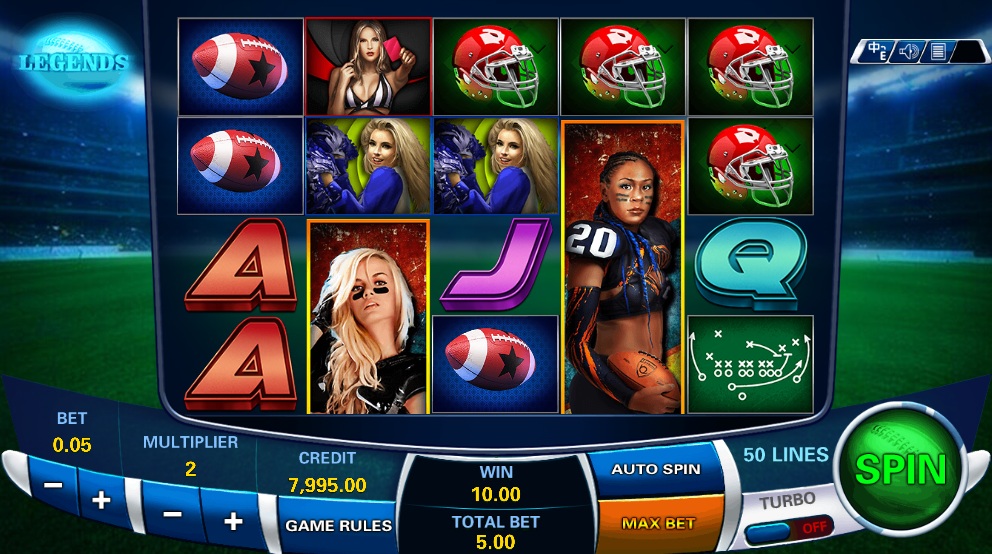Increase the bet with the plus button
The image size is (992, 554).
102,499
